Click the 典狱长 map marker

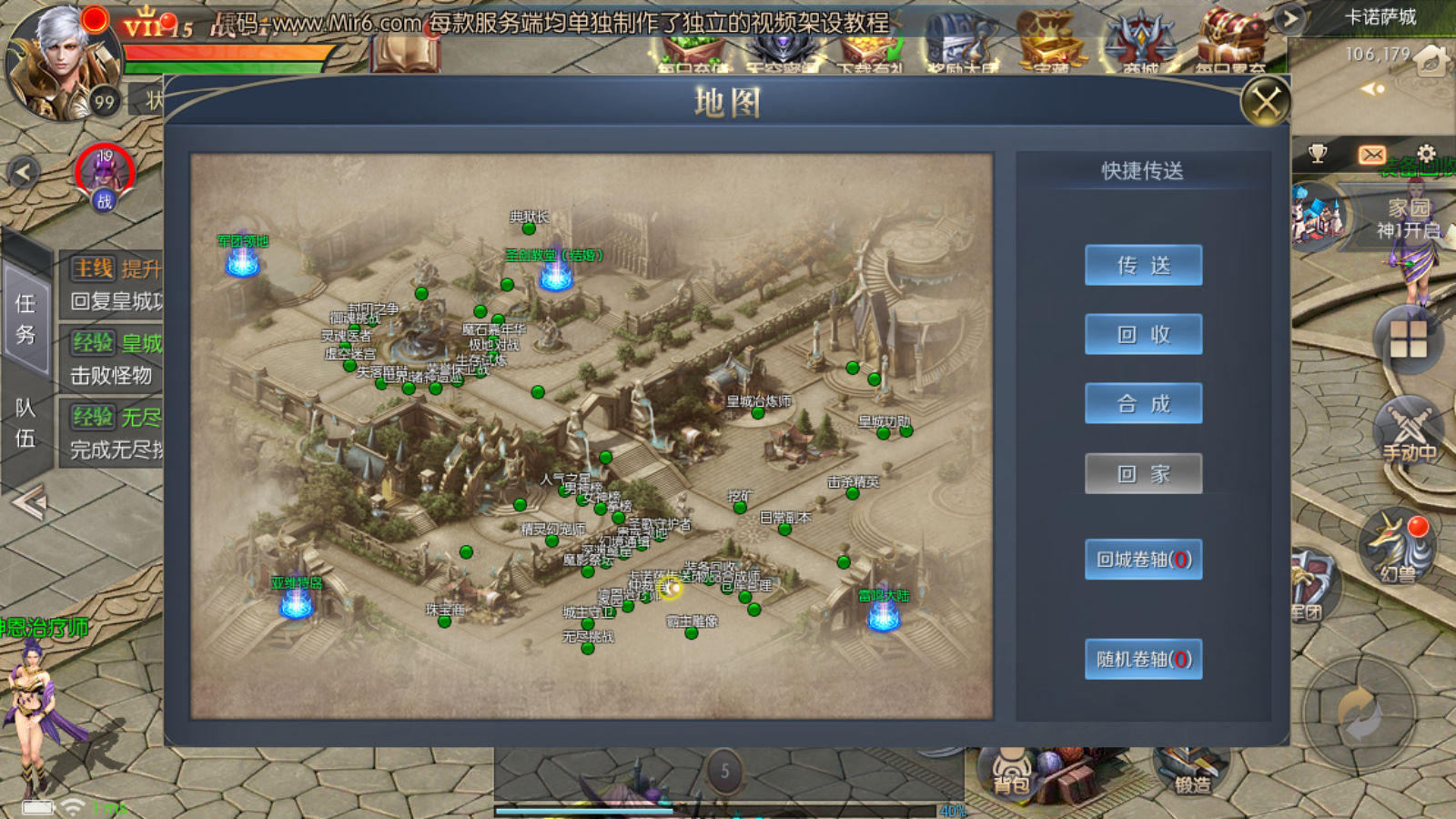coord(529,228)
